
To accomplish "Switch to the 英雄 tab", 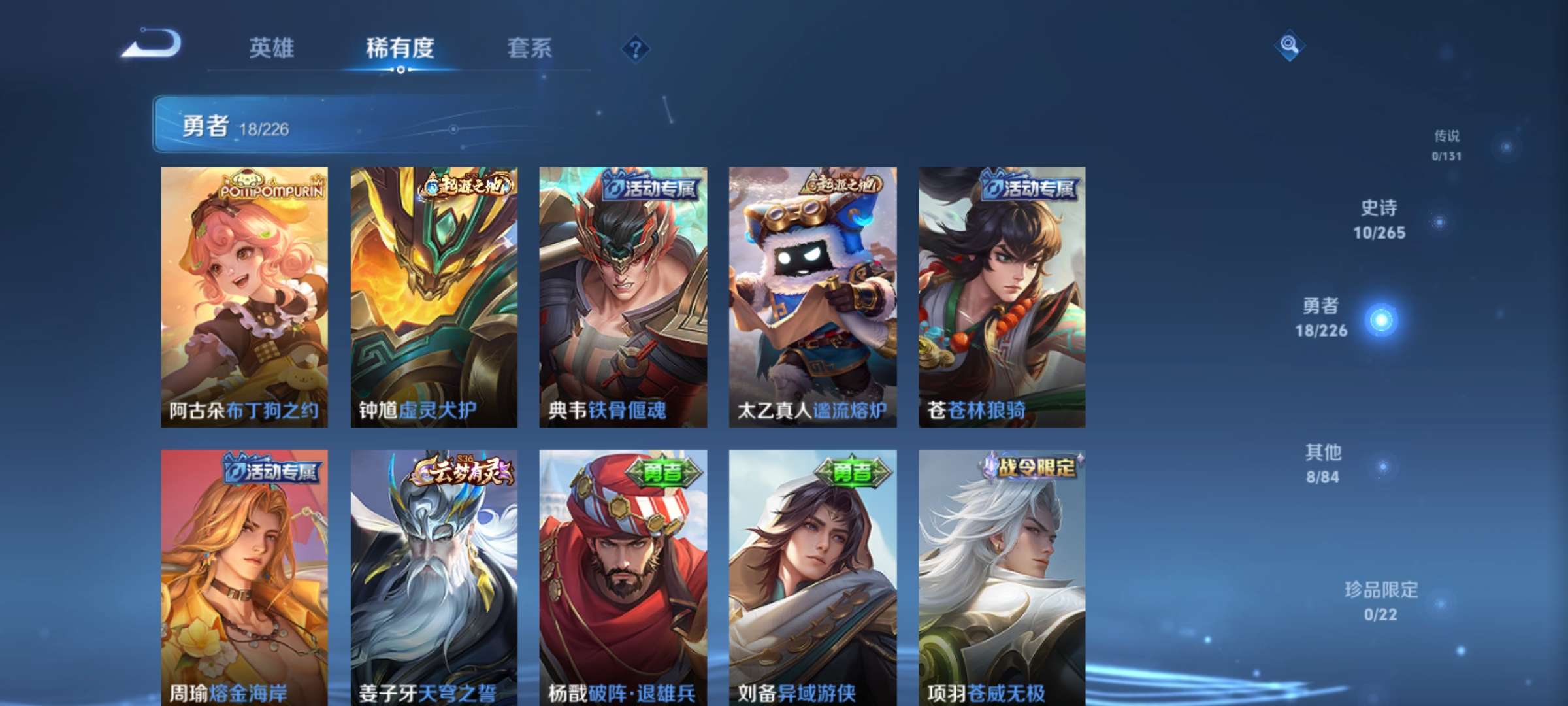I will 273,48.
